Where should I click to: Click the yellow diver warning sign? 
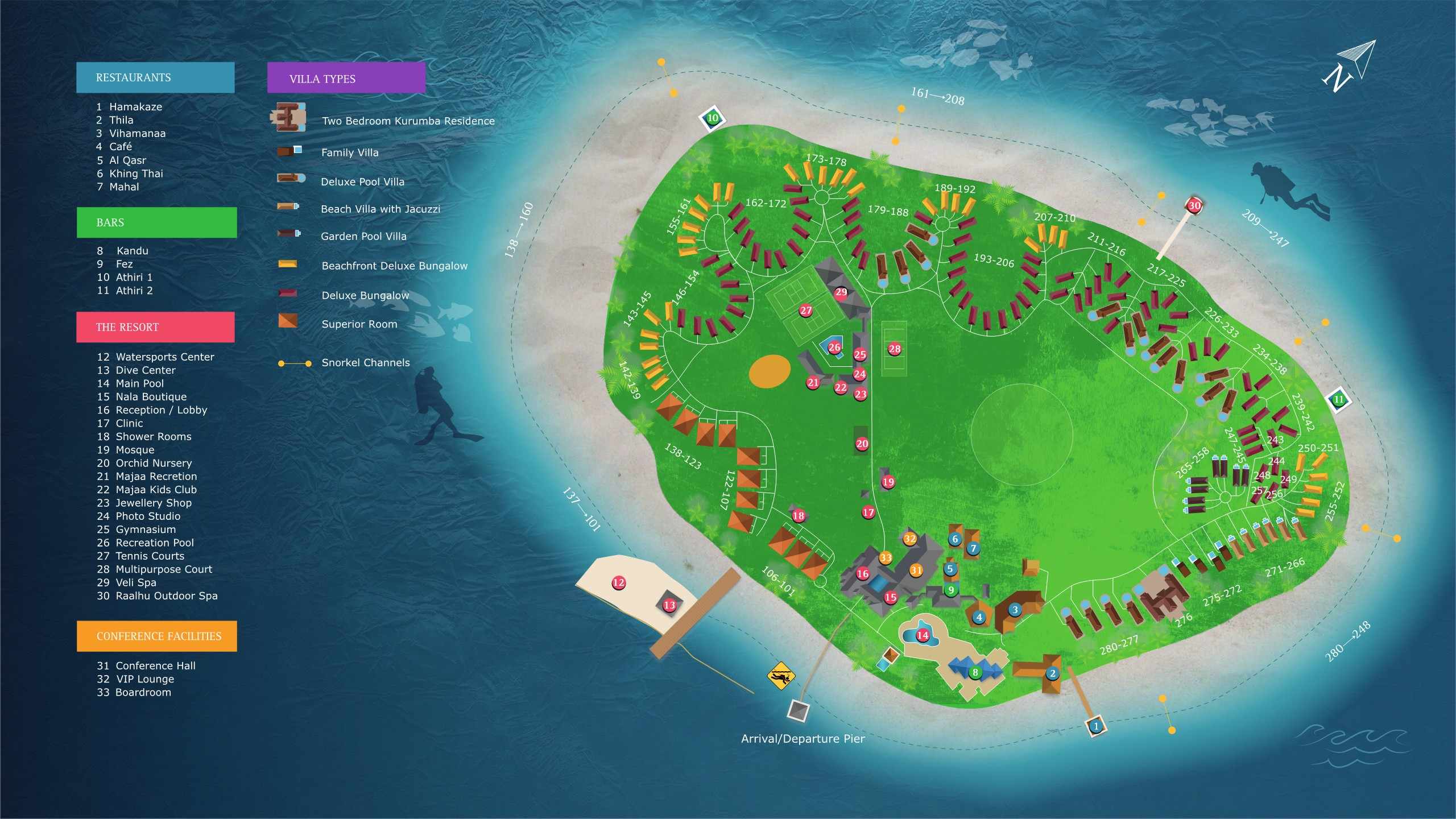coord(780,676)
